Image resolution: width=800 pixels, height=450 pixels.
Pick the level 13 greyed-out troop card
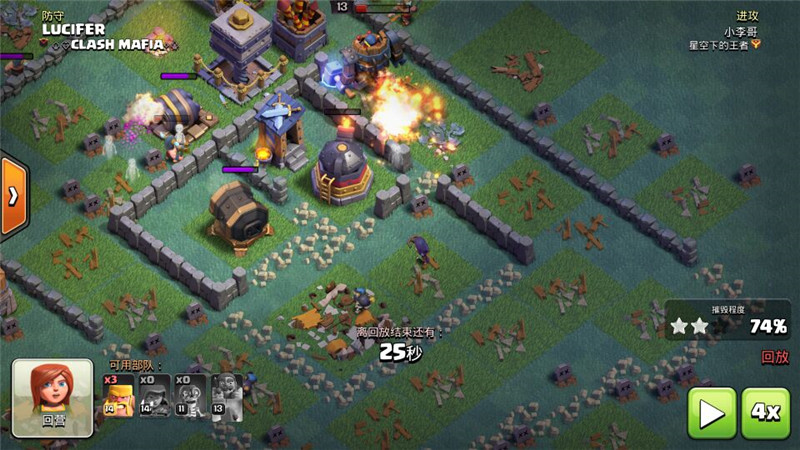[x=226, y=395]
